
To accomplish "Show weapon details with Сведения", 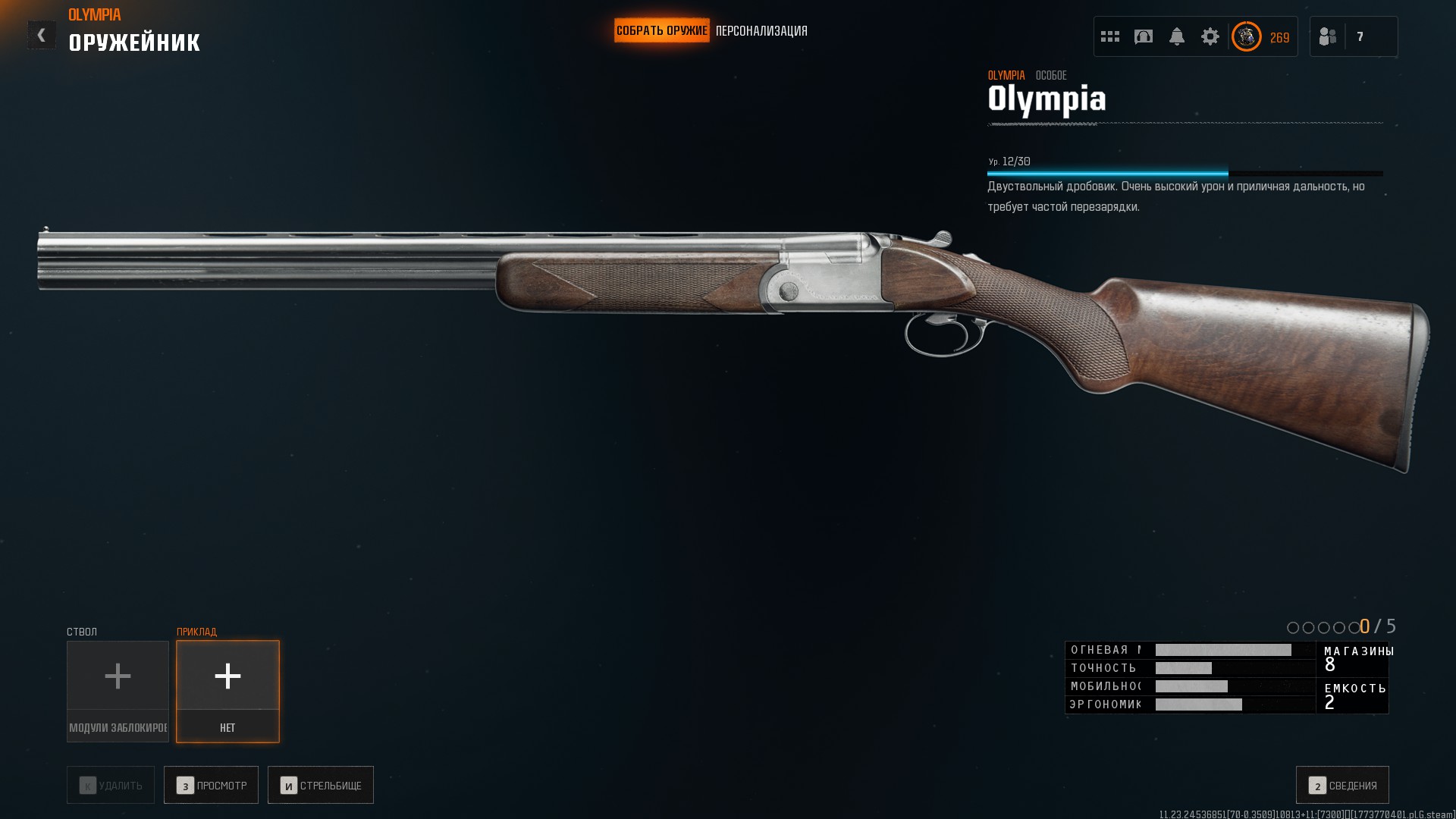I will pyautogui.click(x=1342, y=785).
